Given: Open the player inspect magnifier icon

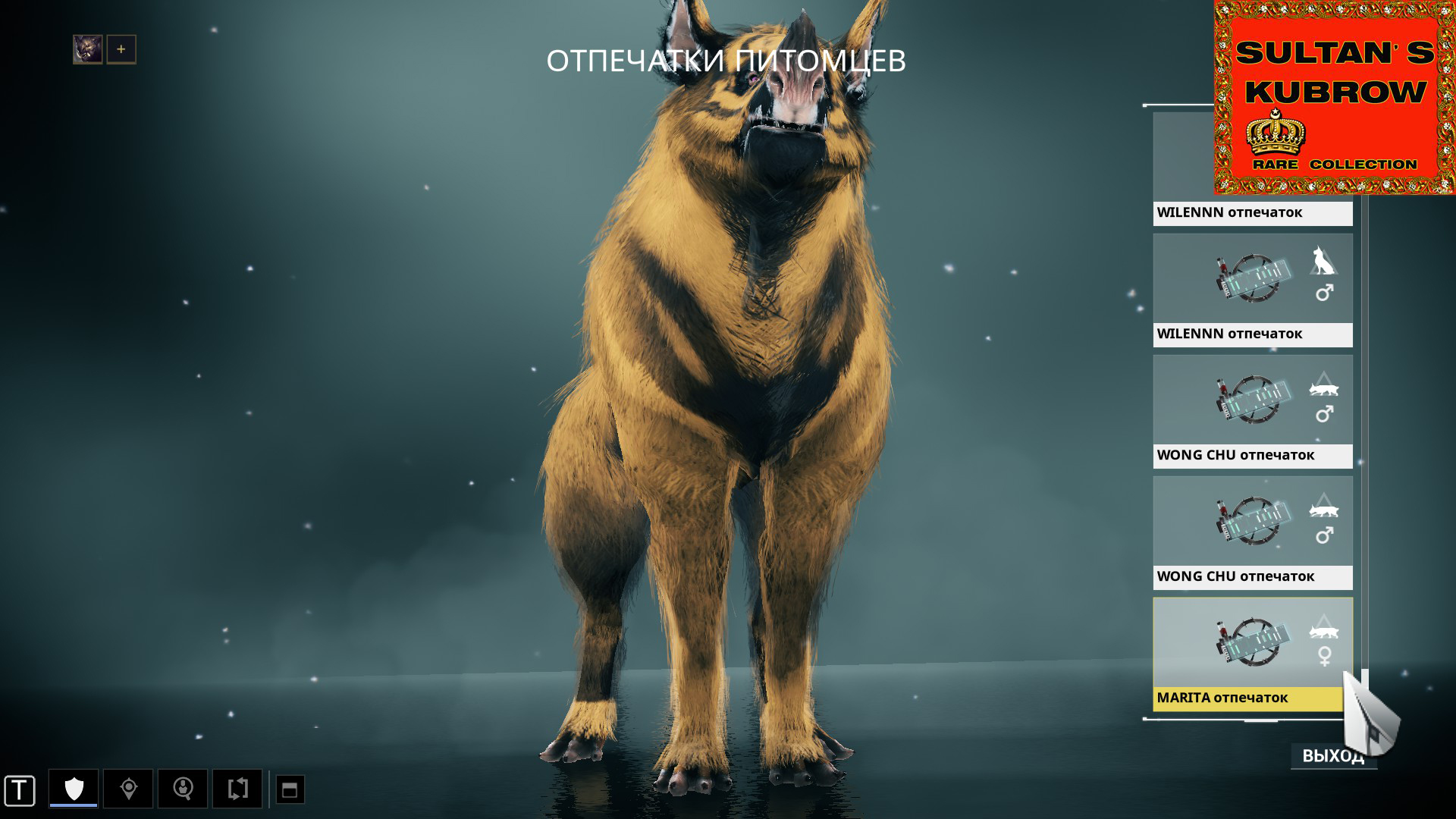Looking at the screenshot, I should coord(183,789).
